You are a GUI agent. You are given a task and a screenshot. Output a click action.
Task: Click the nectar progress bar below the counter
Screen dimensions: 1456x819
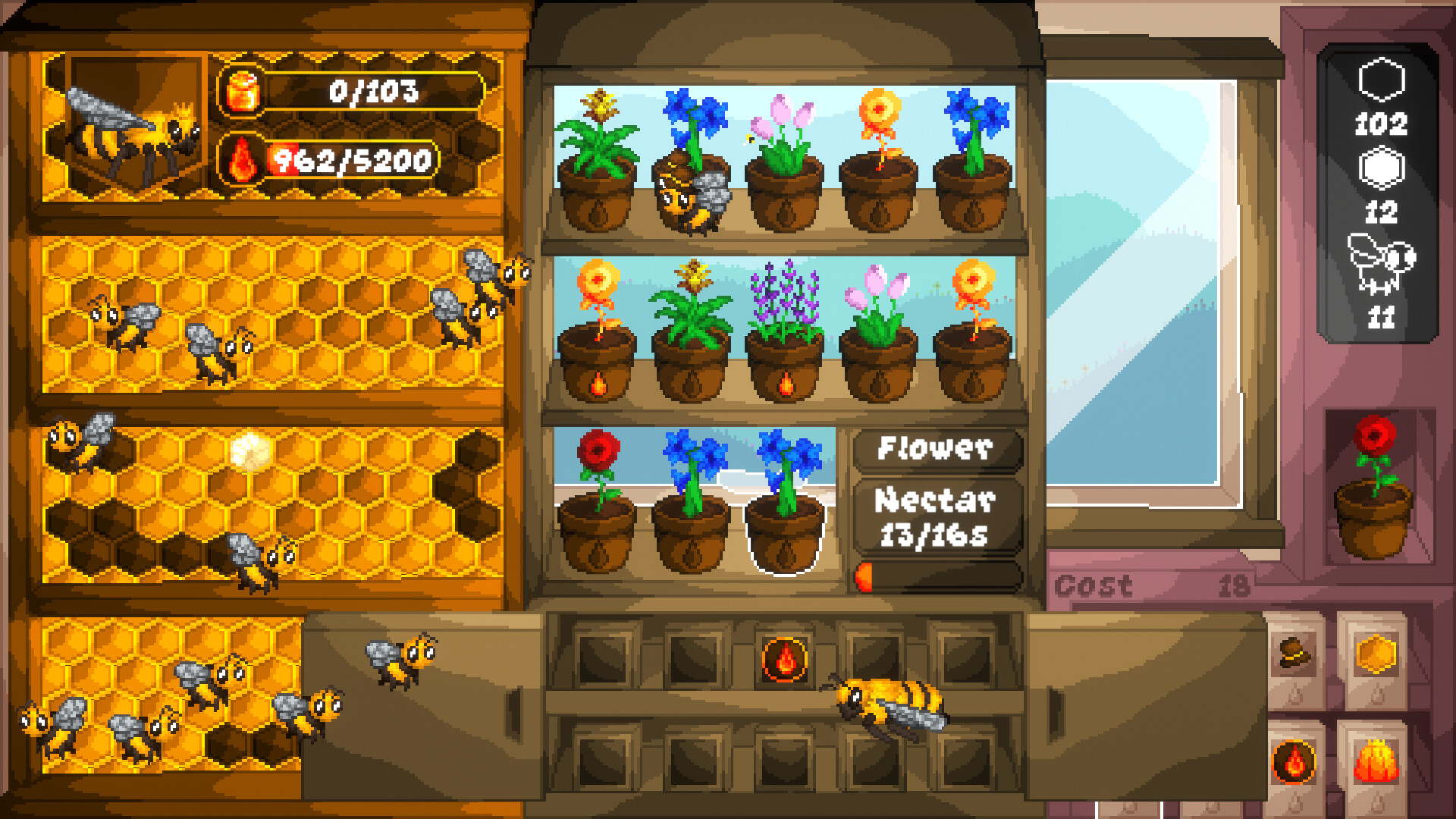[938, 578]
